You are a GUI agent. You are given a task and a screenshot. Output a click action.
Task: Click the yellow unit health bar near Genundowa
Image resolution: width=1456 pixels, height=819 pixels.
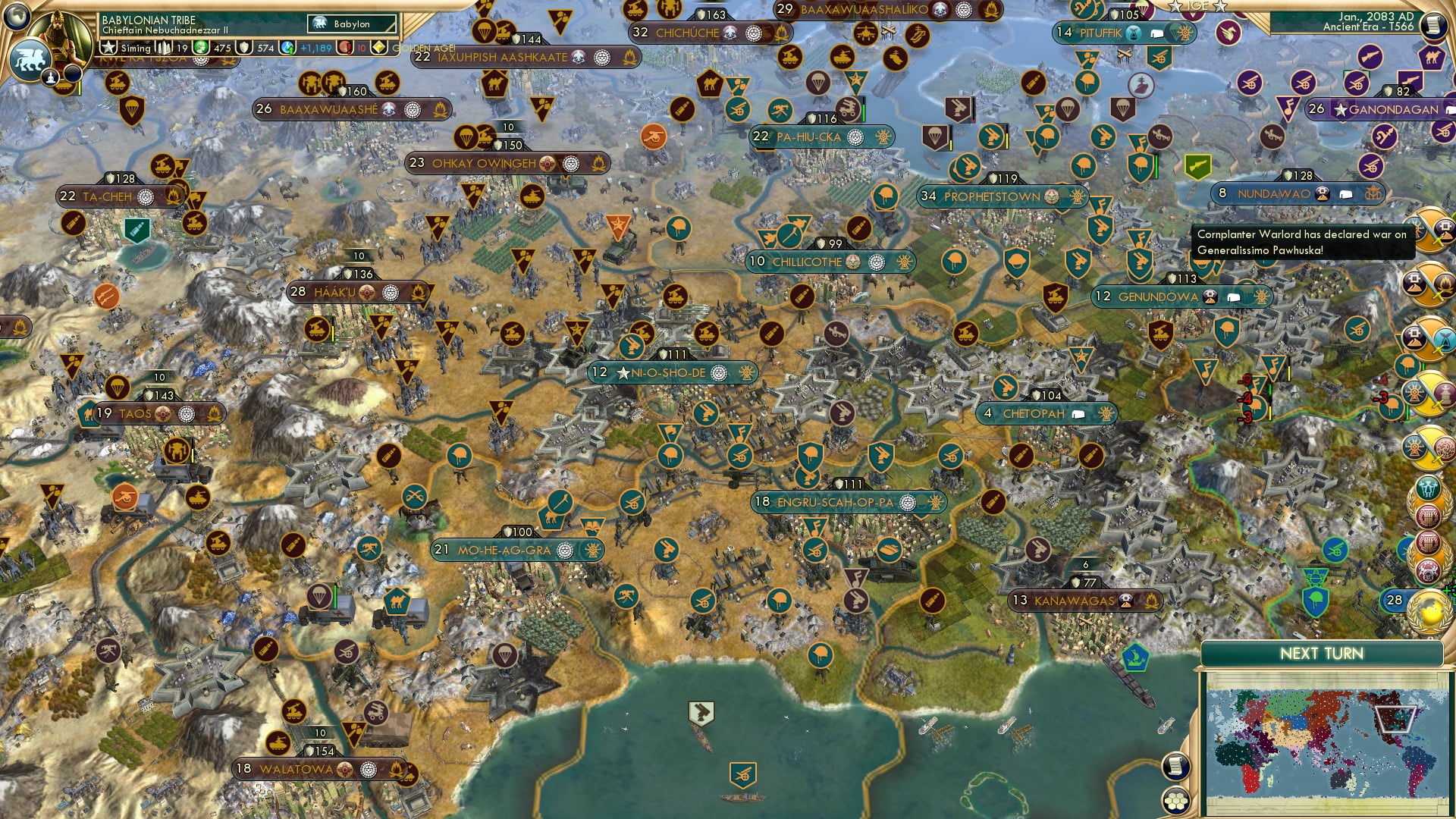pyautogui.click(x=1289, y=374)
